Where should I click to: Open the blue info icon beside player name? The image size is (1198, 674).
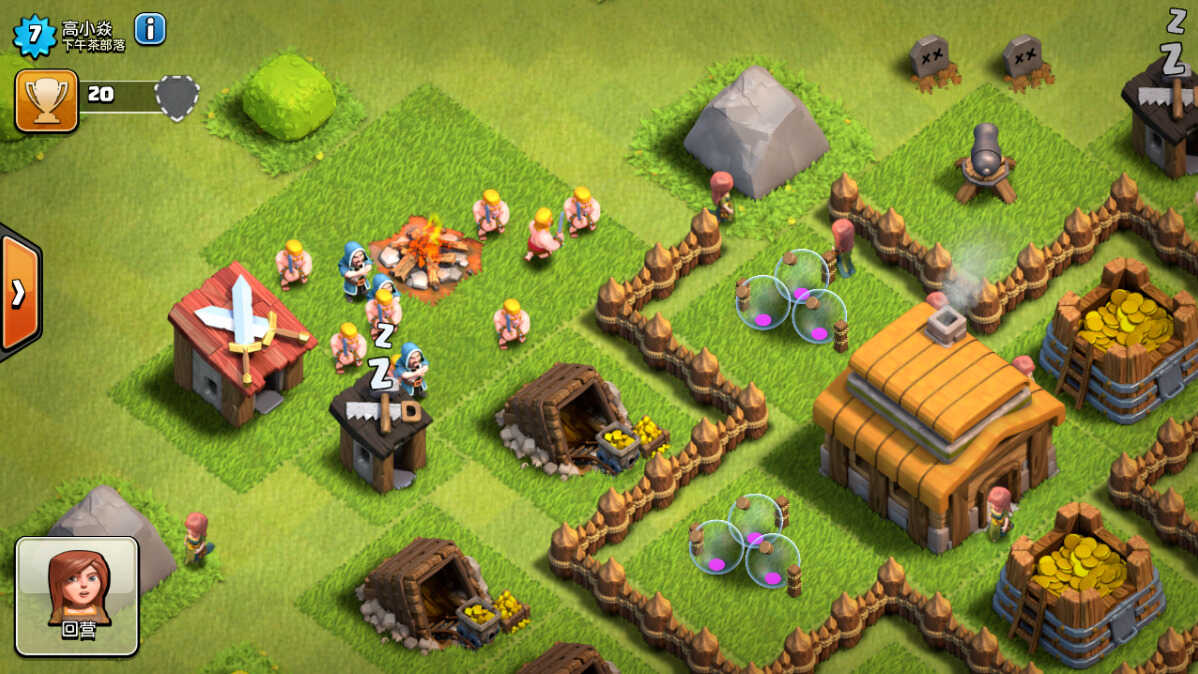[x=150, y=29]
